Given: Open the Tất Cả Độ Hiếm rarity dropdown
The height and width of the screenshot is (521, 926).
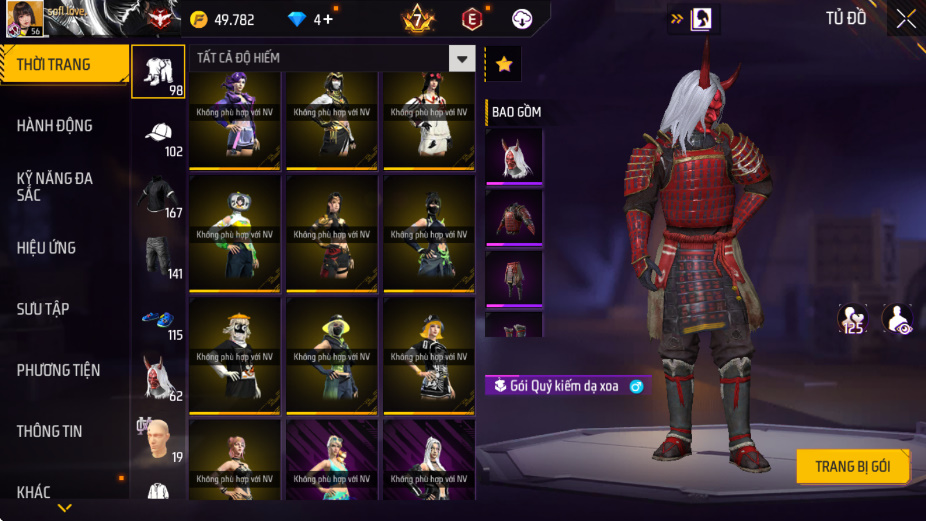Looking at the screenshot, I should (461, 58).
